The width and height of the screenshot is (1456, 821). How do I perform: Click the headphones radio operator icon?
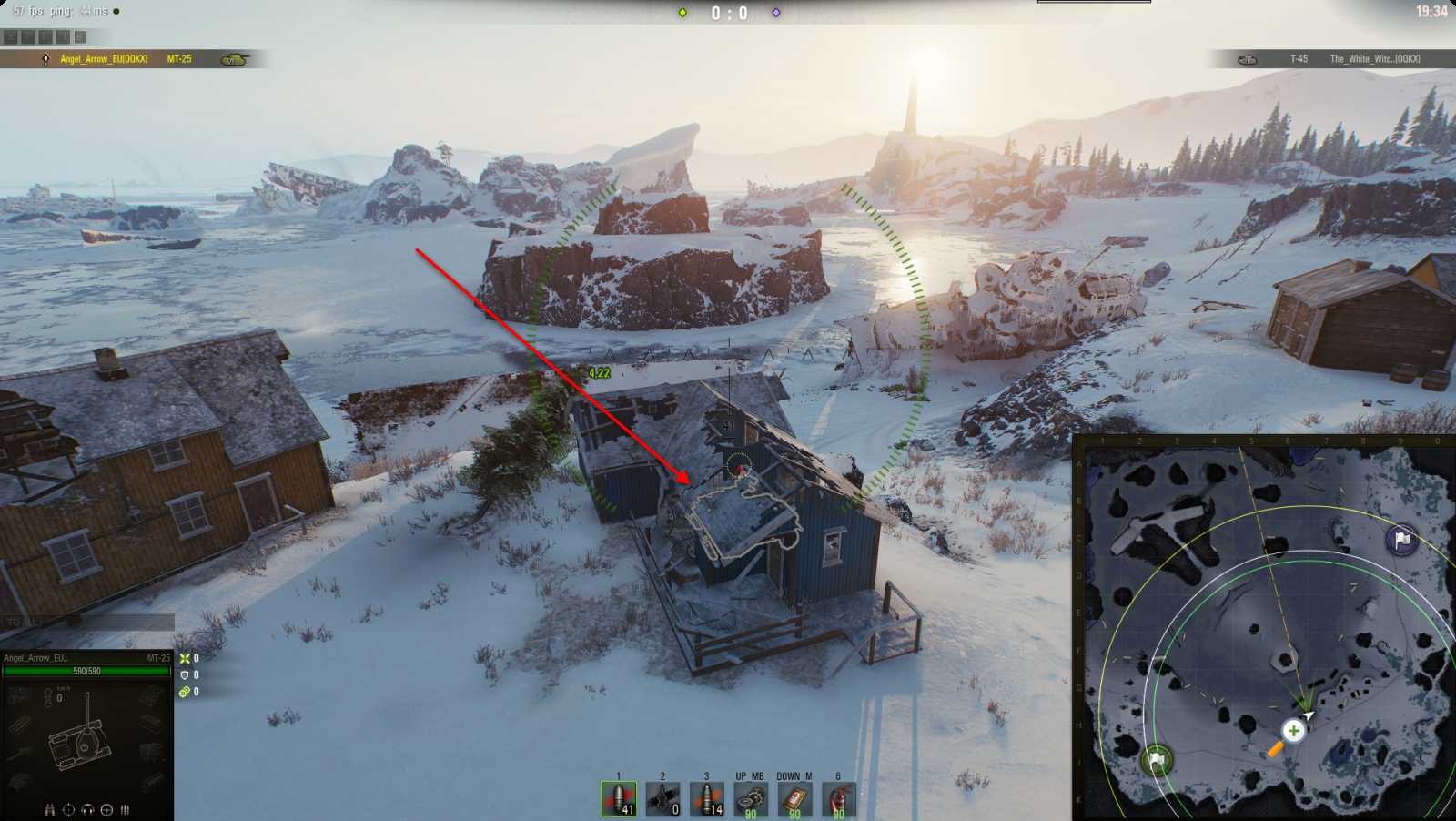coord(87,809)
